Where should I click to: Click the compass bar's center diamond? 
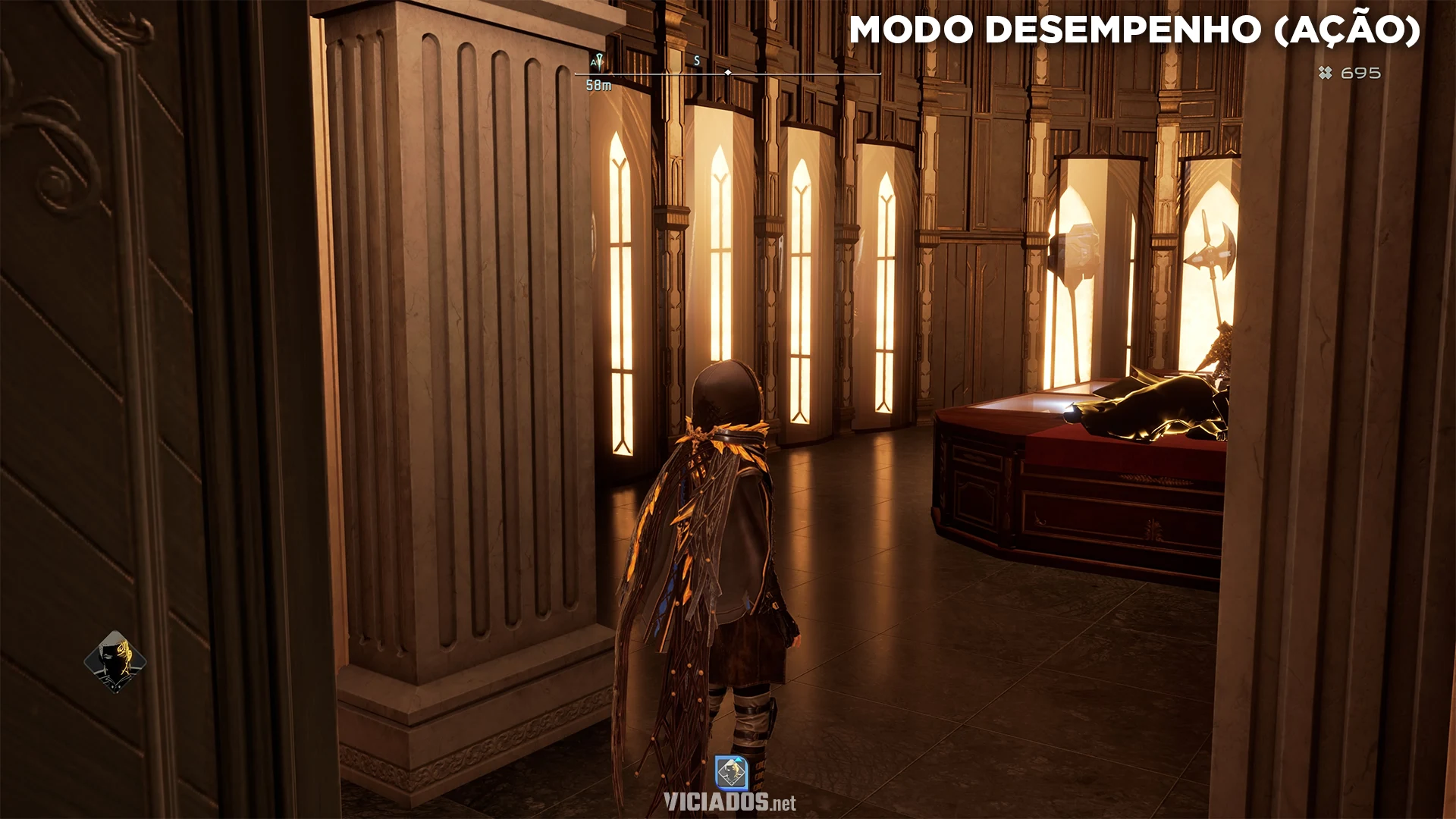click(x=728, y=73)
